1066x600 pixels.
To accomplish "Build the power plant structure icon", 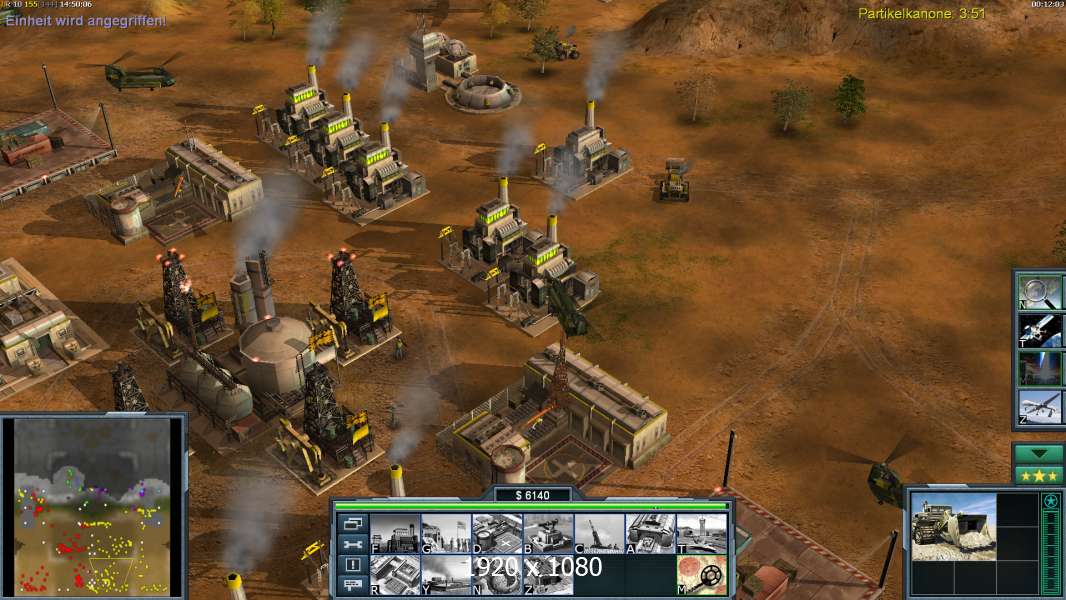I will coord(395,533).
